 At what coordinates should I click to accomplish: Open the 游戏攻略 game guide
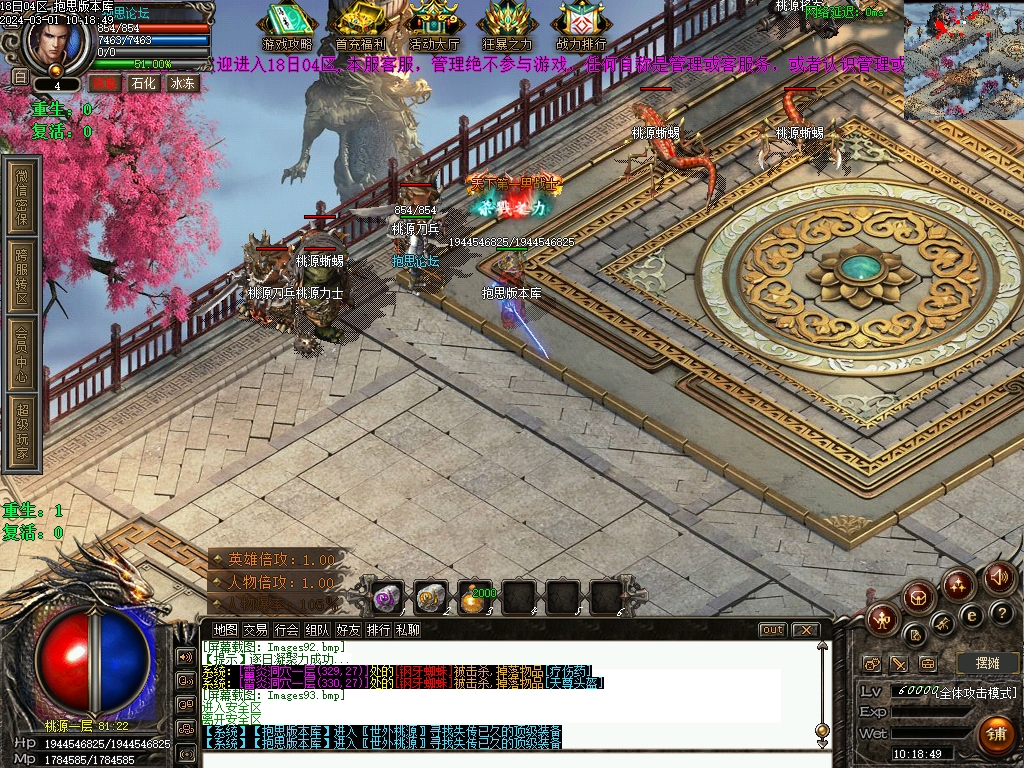pyautogui.click(x=287, y=26)
